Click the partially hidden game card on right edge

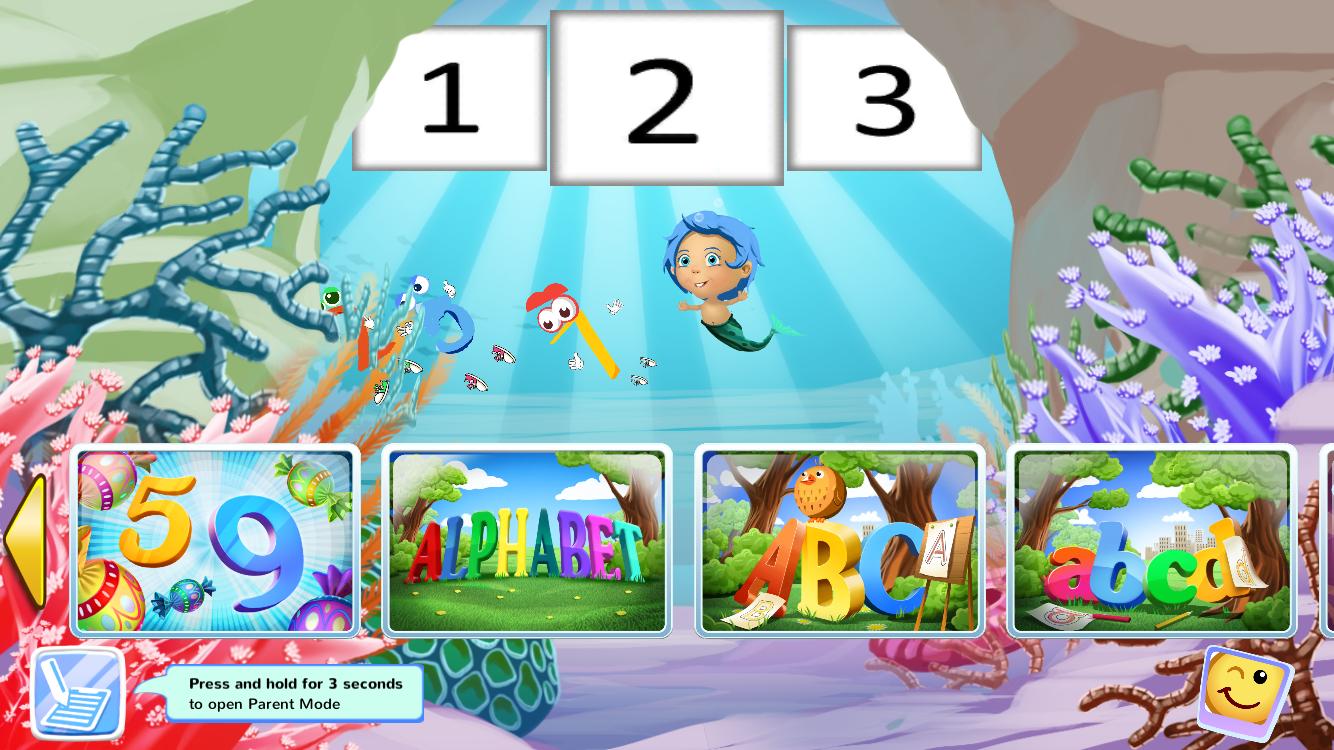[x=1325, y=540]
